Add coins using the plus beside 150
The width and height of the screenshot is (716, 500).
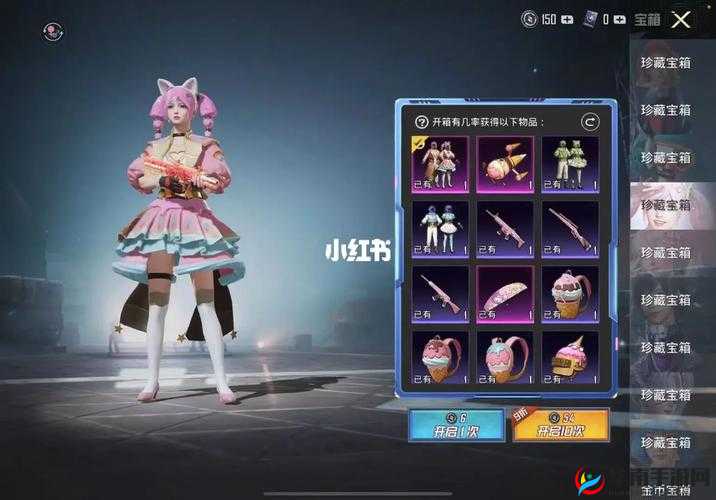[x=568, y=19]
